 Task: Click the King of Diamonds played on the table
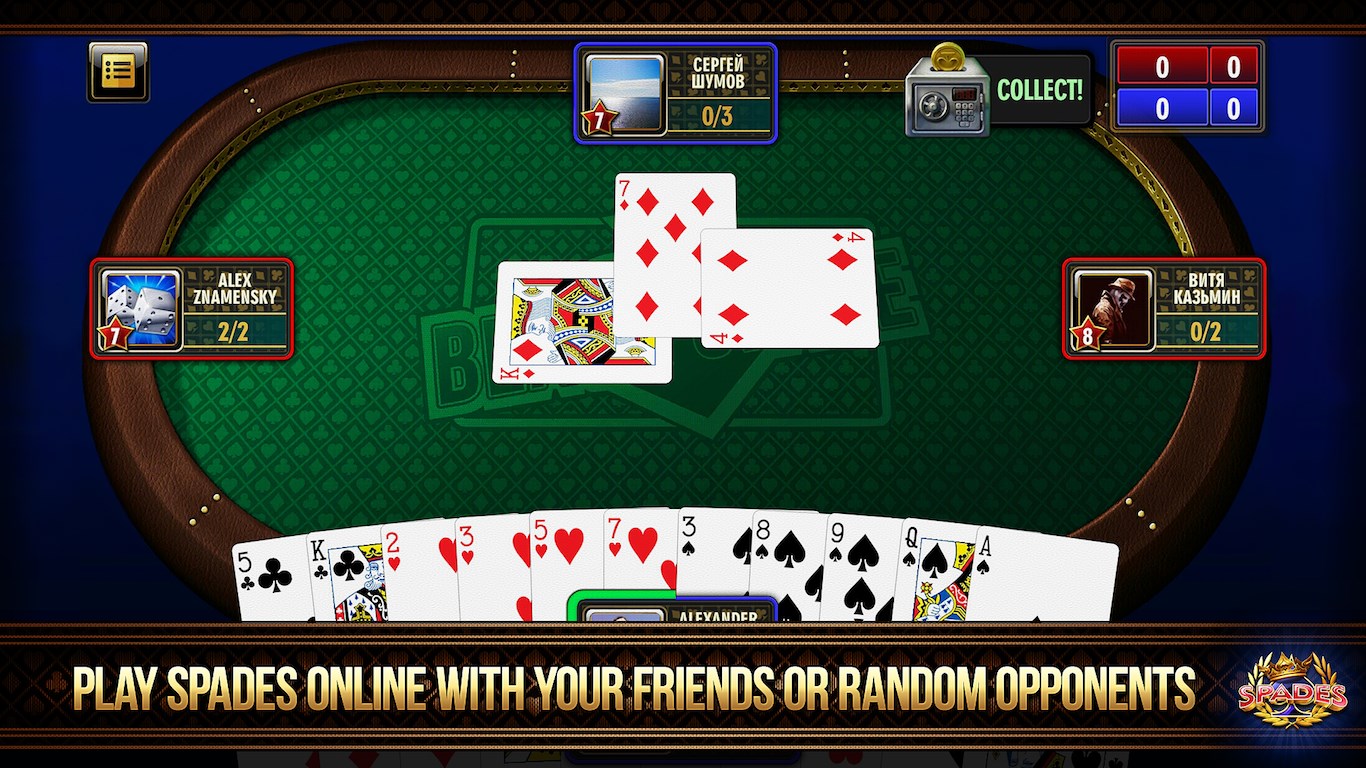pyautogui.click(x=555, y=320)
